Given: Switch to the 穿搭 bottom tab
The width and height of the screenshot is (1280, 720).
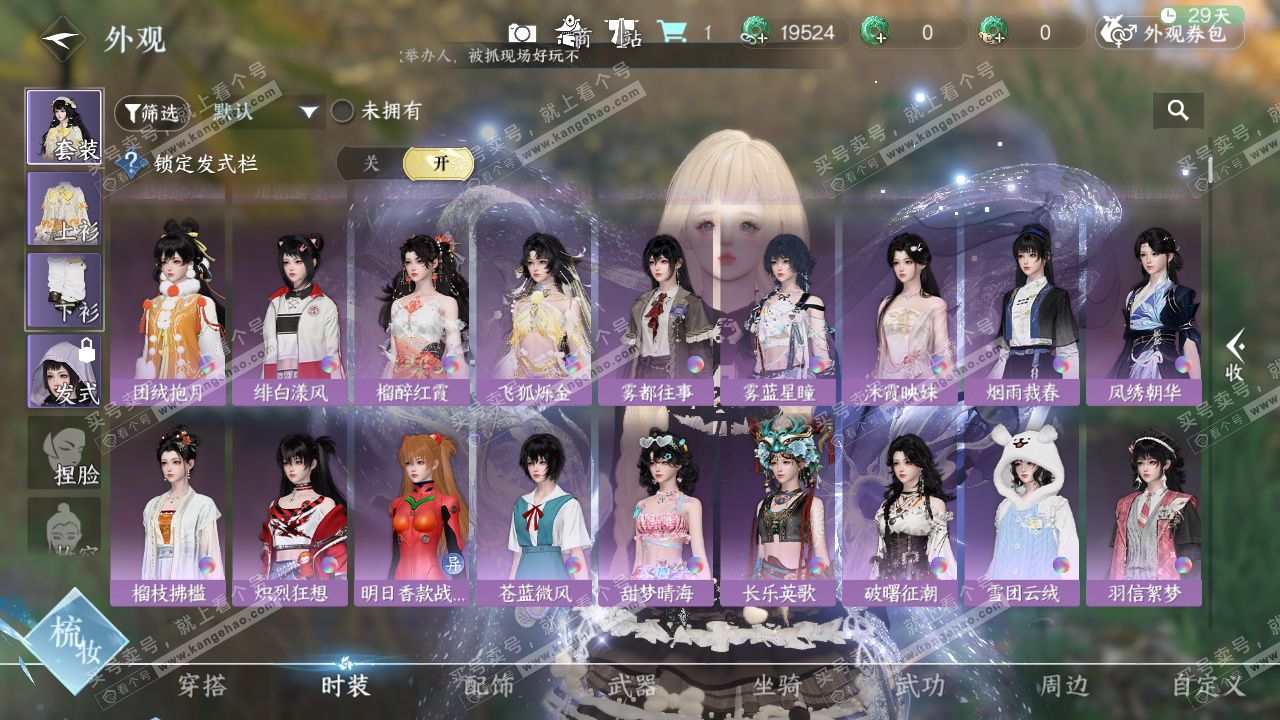Looking at the screenshot, I should 202,686.
